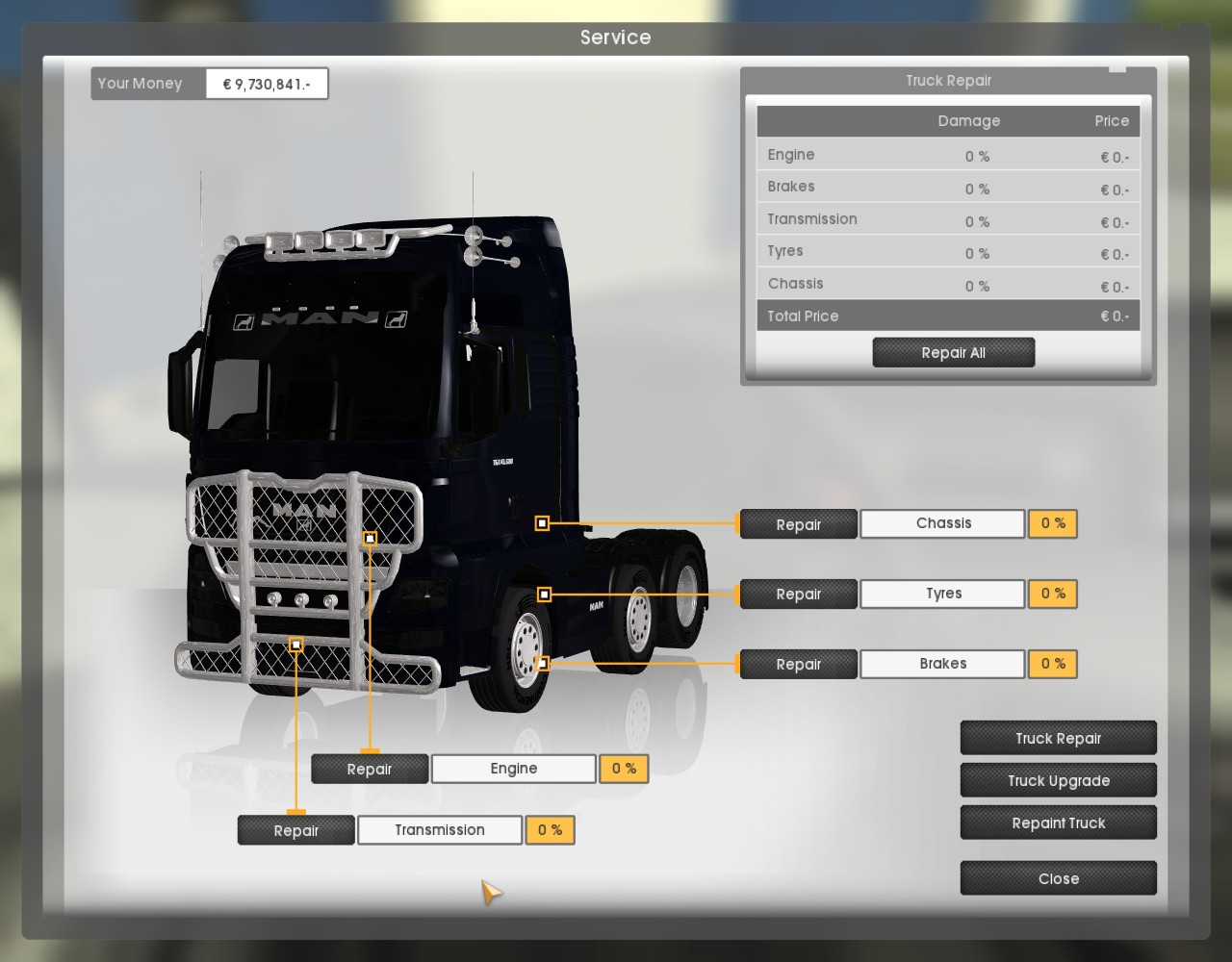The height and width of the screenshot is (962, 1232).
Task: Open the Truck Upgrade section
Action: [x=1058, y=780]
